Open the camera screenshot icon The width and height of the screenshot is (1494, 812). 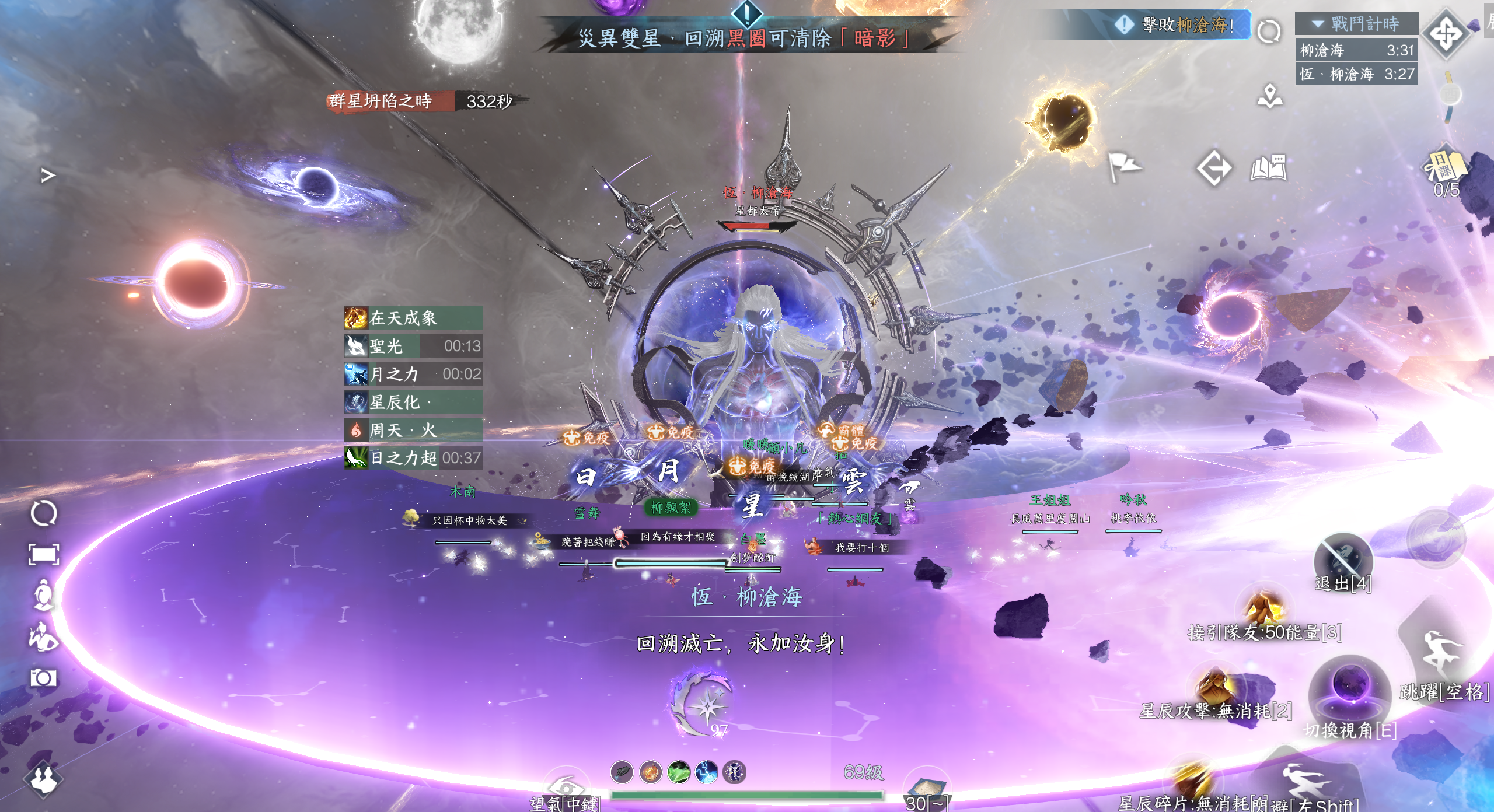coord(43,678)
